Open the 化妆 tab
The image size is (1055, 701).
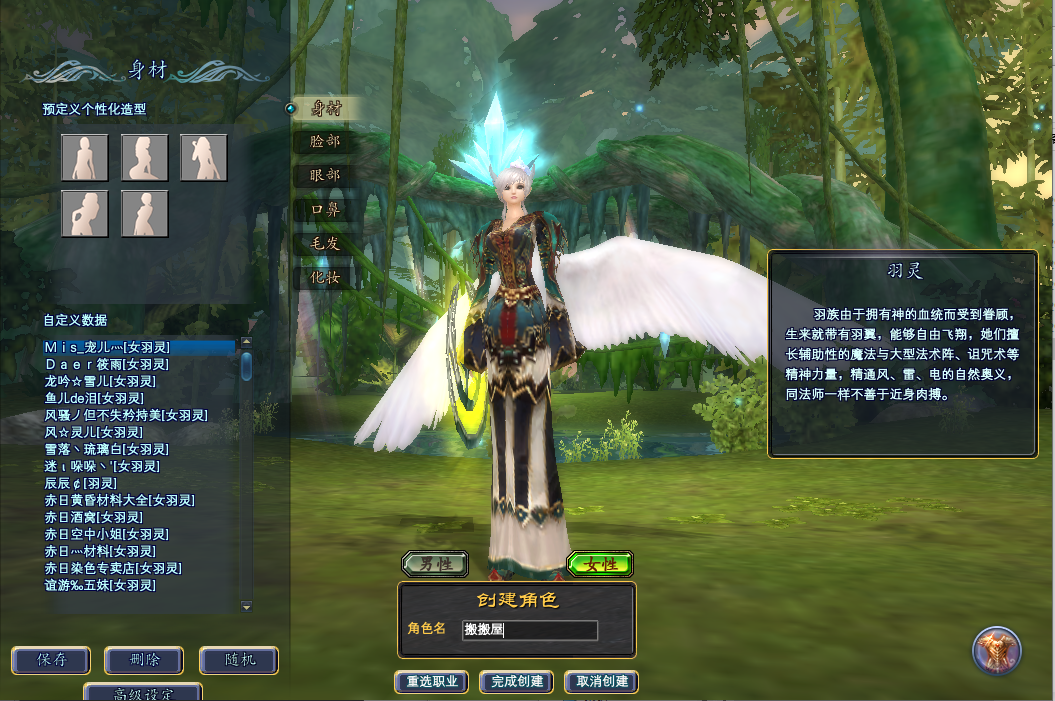326,276
